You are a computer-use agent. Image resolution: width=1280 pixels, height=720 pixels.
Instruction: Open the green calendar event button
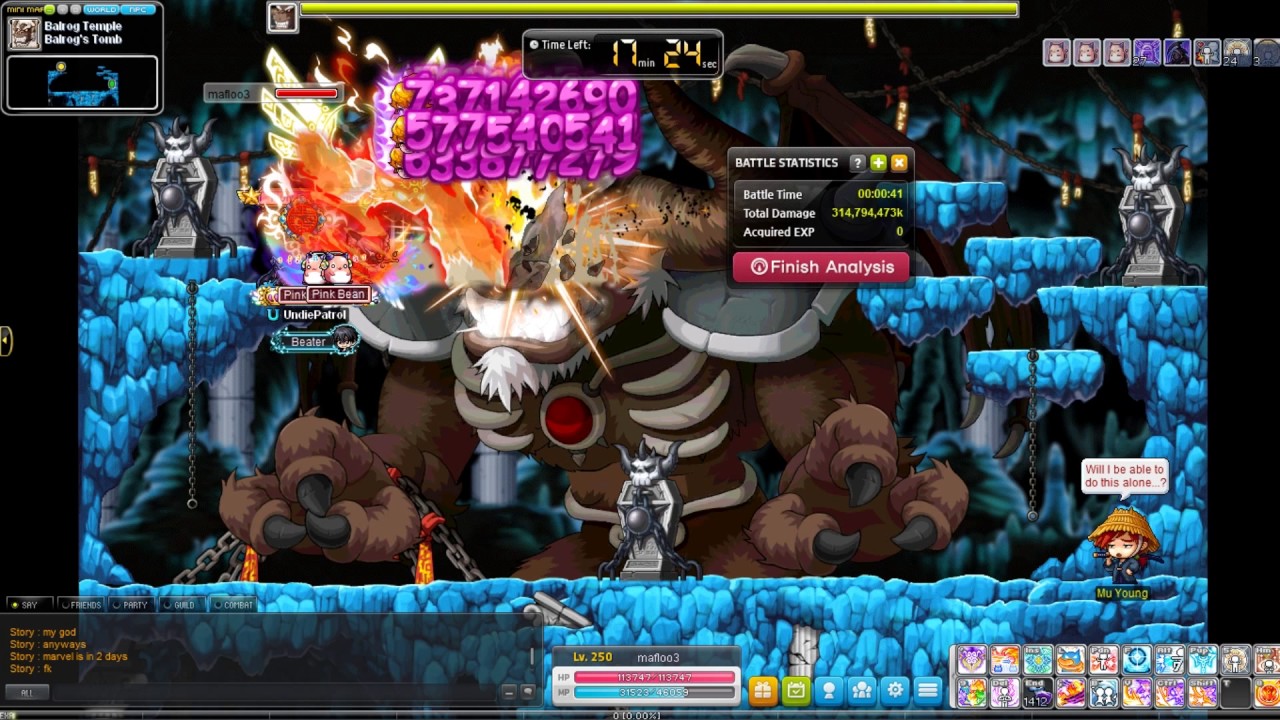pos(795,690)
